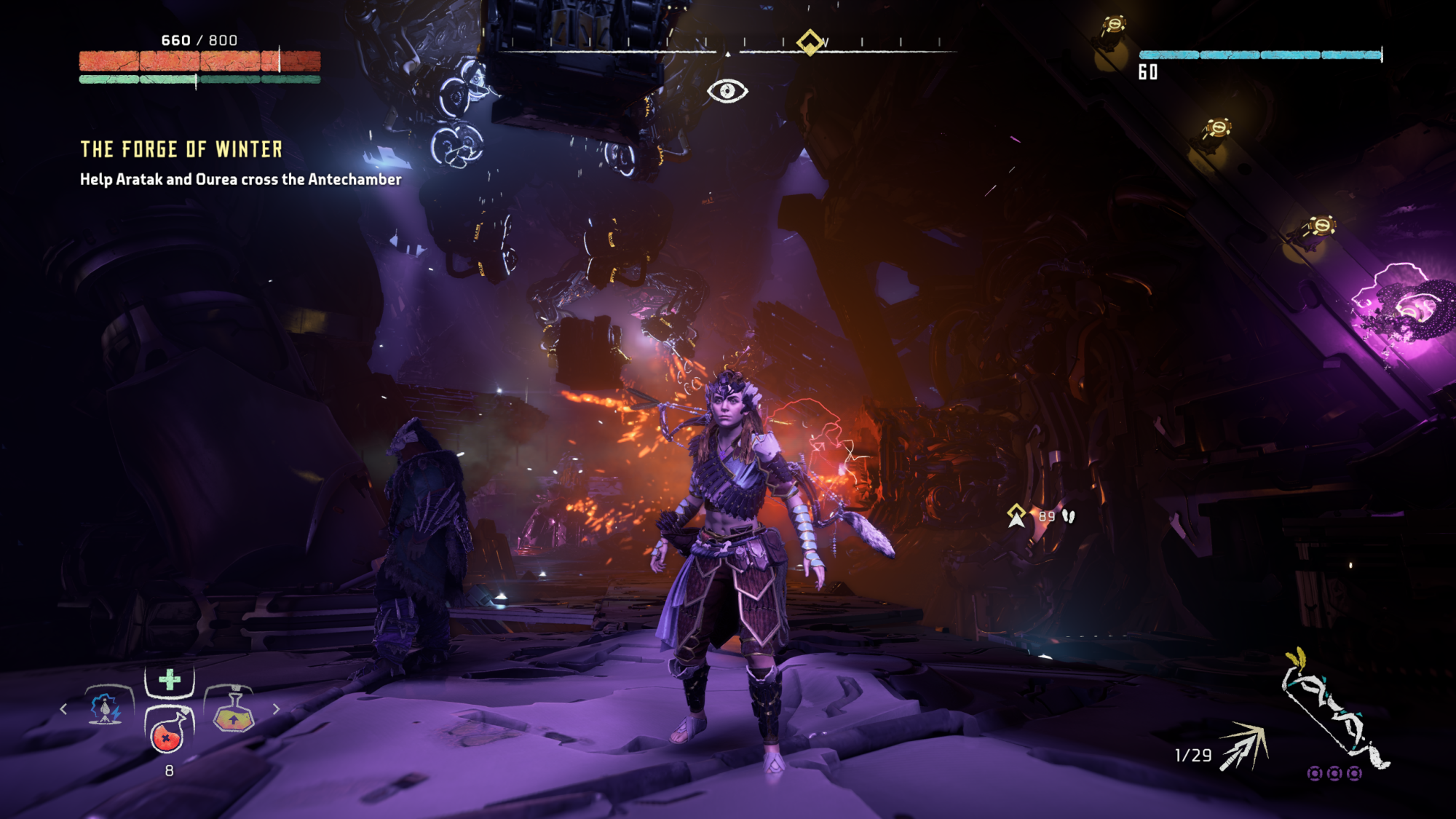Click the eye stealth visibility indicator
Viewport: 1456px width, 819px height.
pyautogui.click(x=727, y=91)
